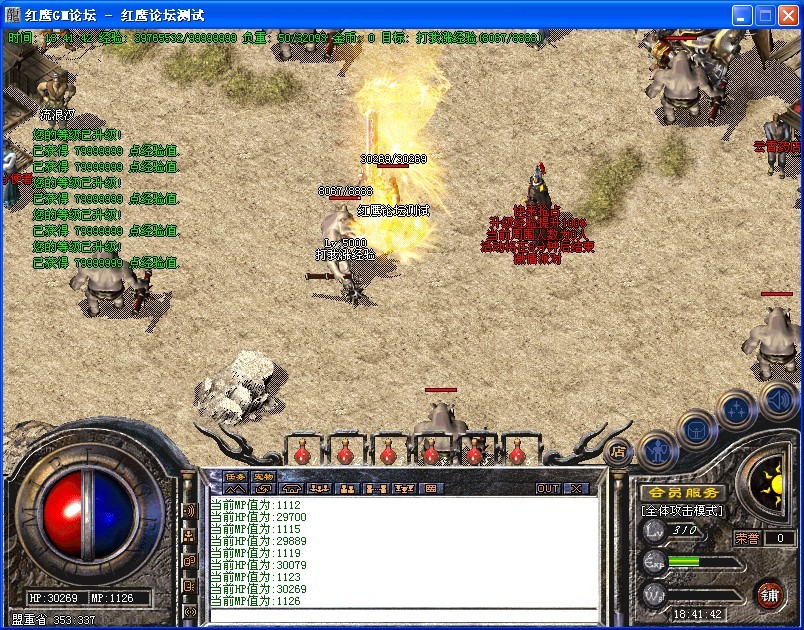Viewport: 804px width, 630px height.
Task: Open the sun day-night dial
Action: (x=768, y=485)
